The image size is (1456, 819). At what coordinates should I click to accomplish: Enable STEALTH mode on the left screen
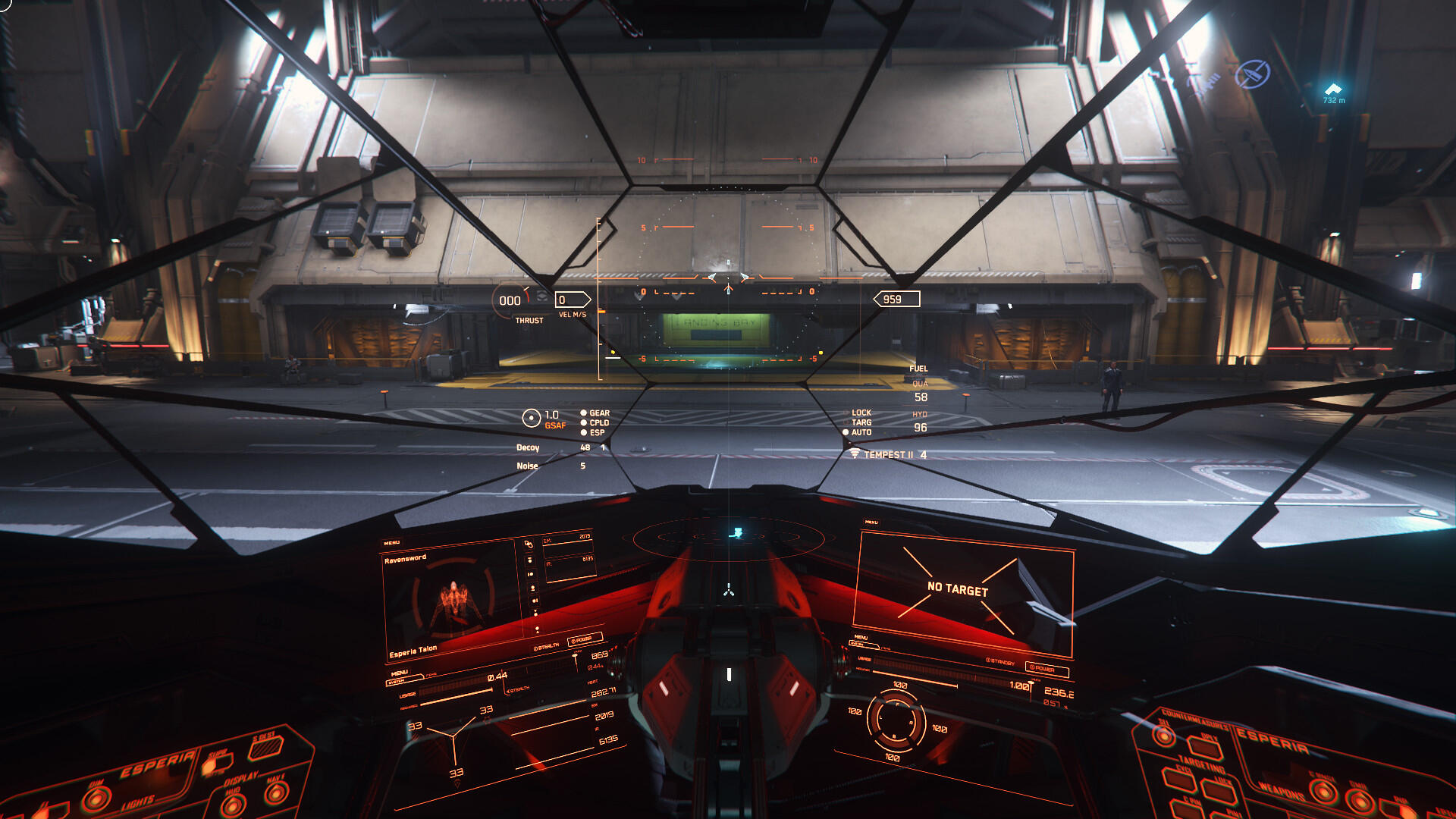pyautogui.click(x=546, y=647)
